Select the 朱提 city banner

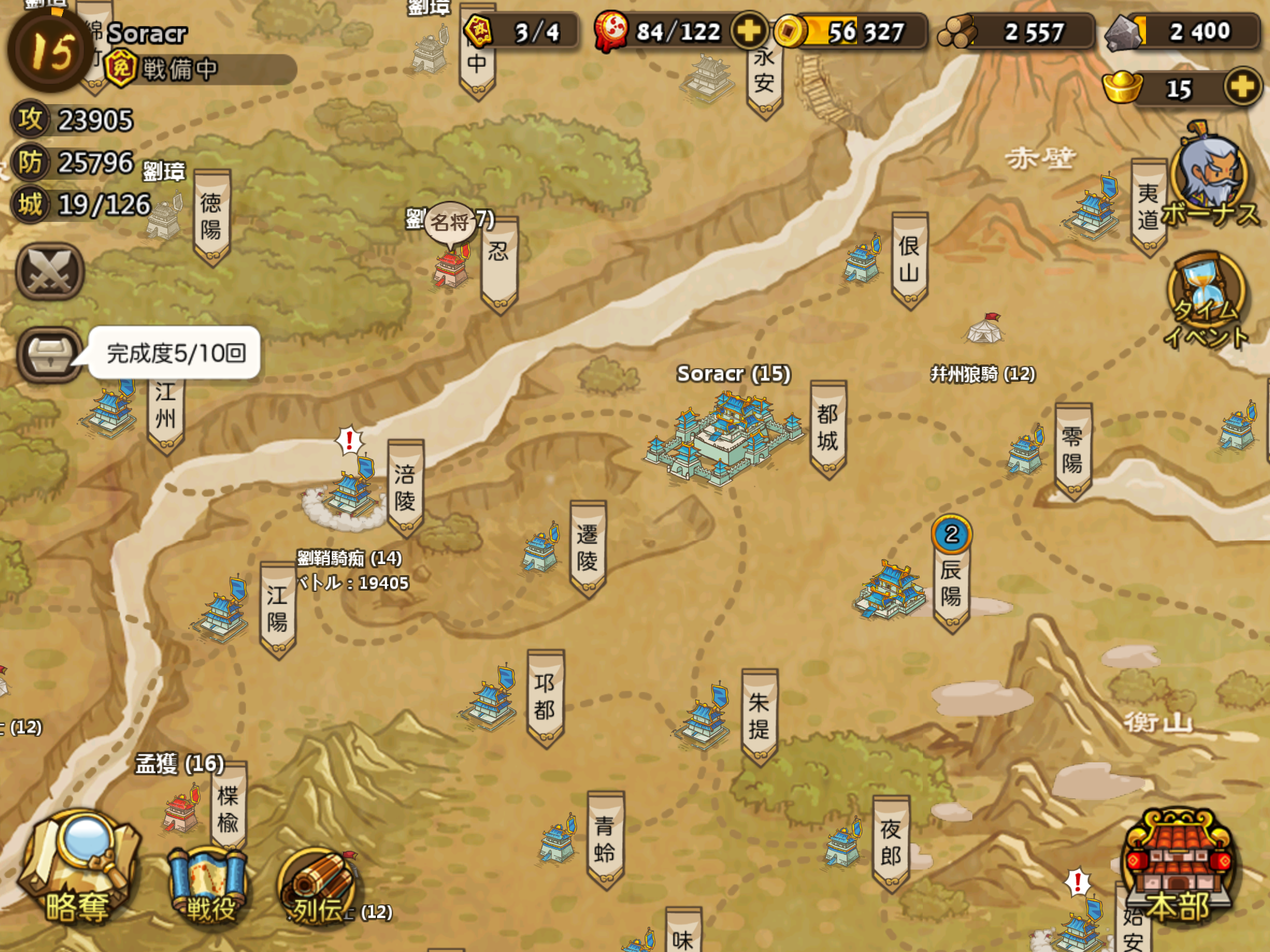point(759,716)
